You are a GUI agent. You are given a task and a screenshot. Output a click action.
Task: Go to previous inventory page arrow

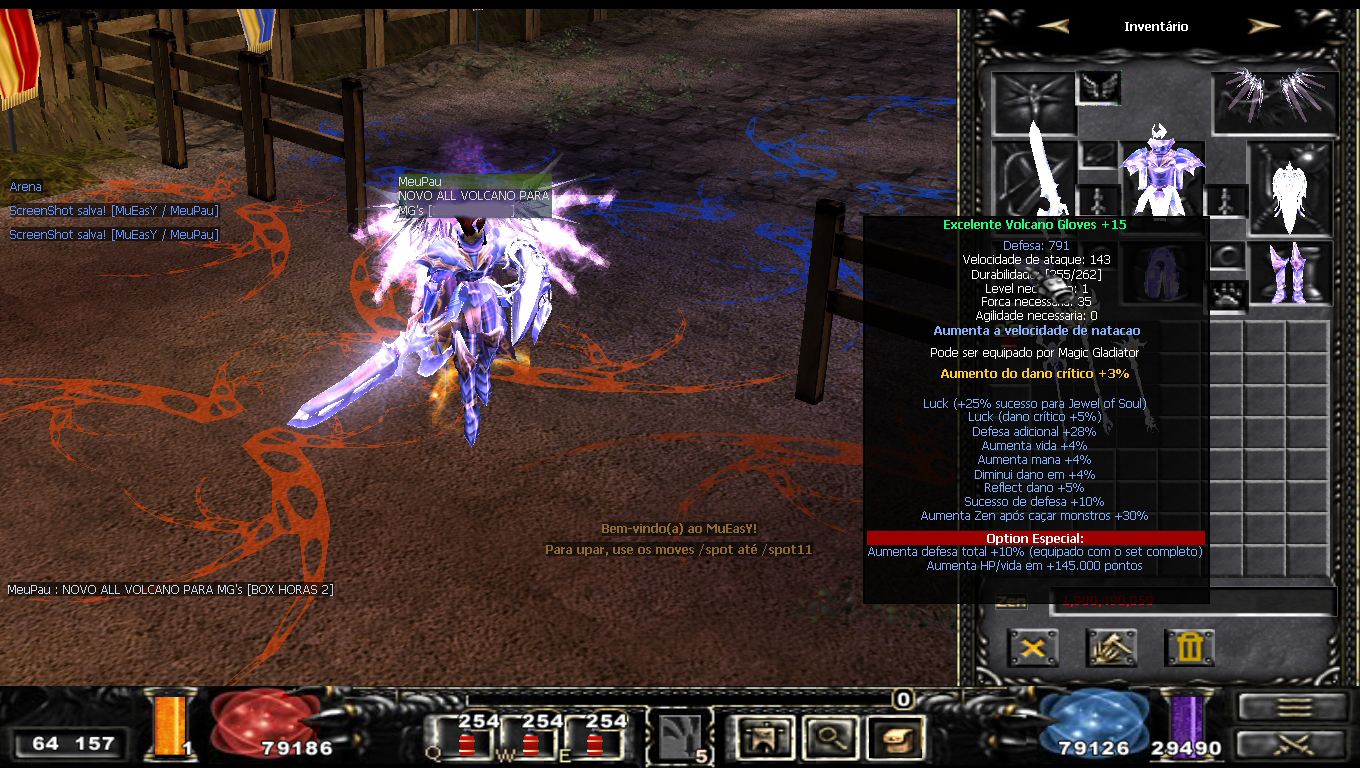click(x=1053, y=27)
